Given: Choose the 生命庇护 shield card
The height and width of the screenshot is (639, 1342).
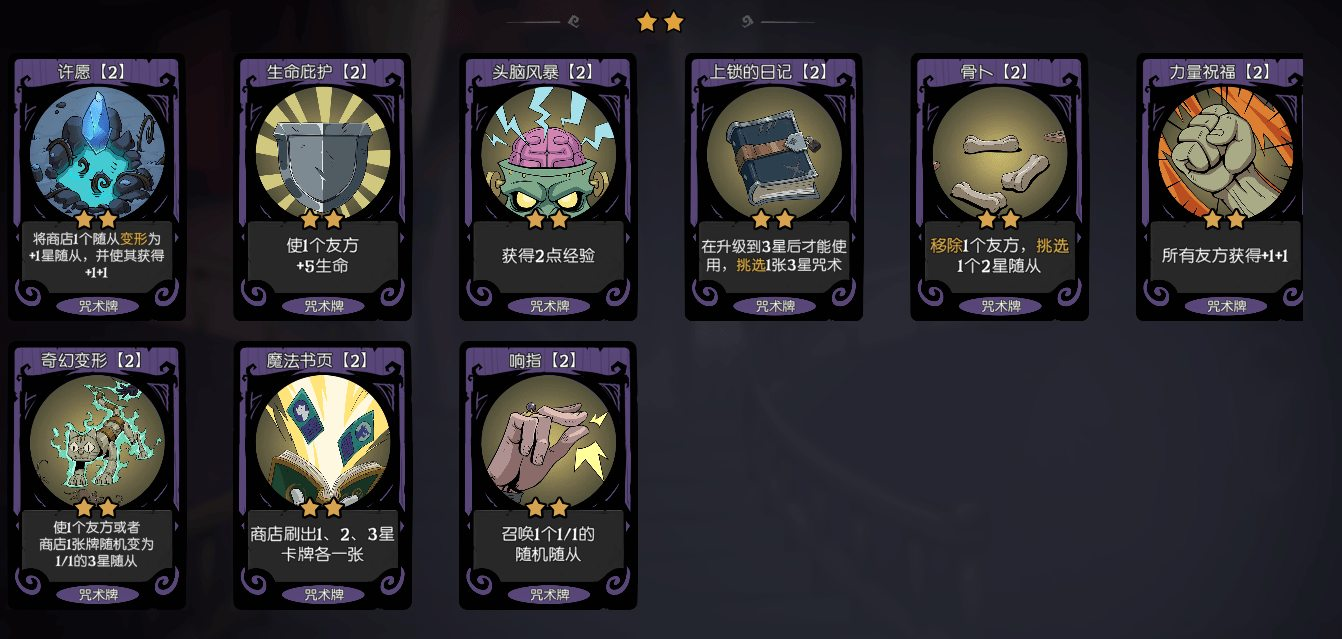Looking at the screenshot, I should click(x=322, y=187).
